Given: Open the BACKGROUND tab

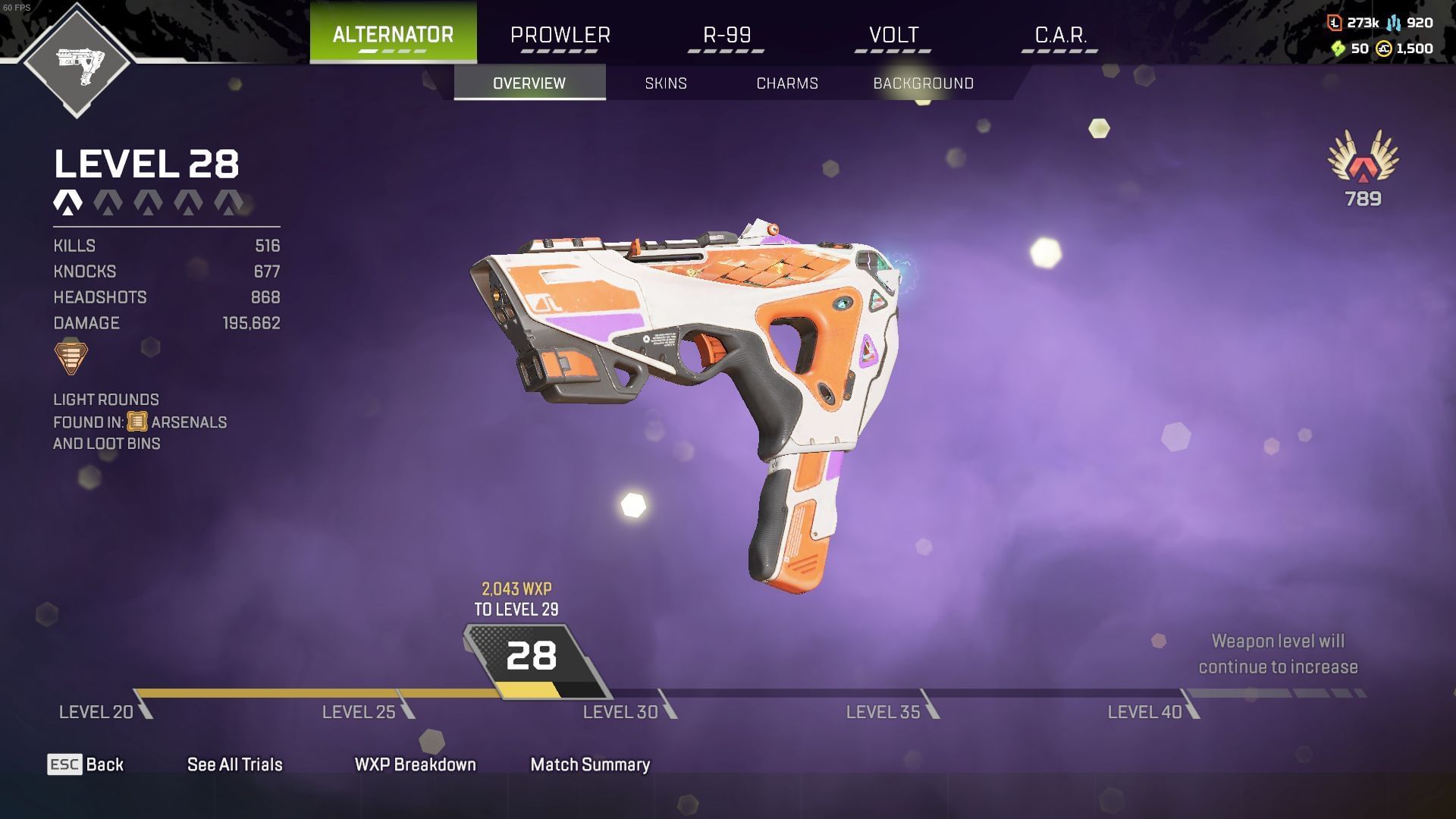Looking at the screenshot, I should (924, 83).
